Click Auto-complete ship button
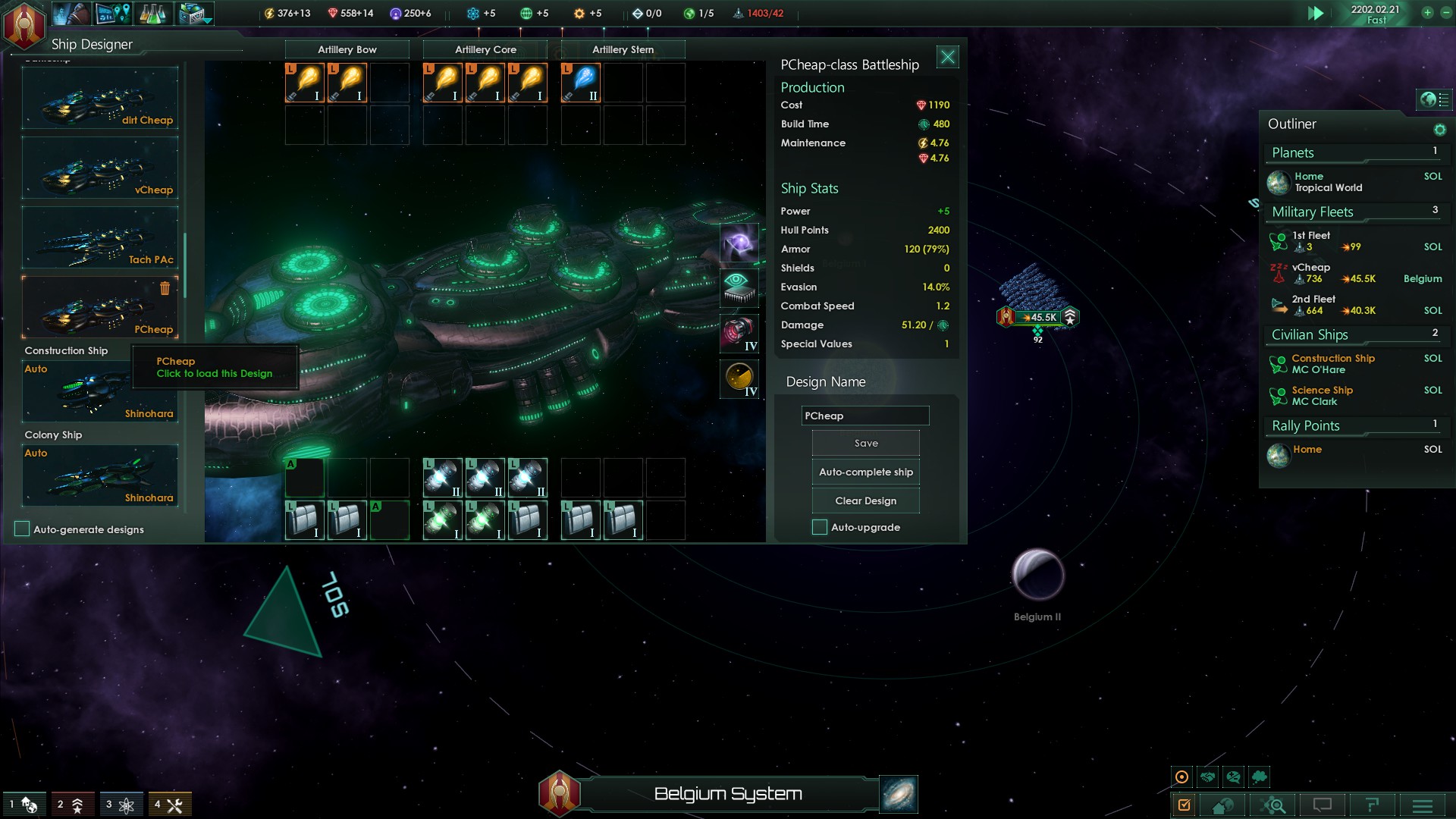Viewport: 1456px width, 819px height. pos(865,472)
